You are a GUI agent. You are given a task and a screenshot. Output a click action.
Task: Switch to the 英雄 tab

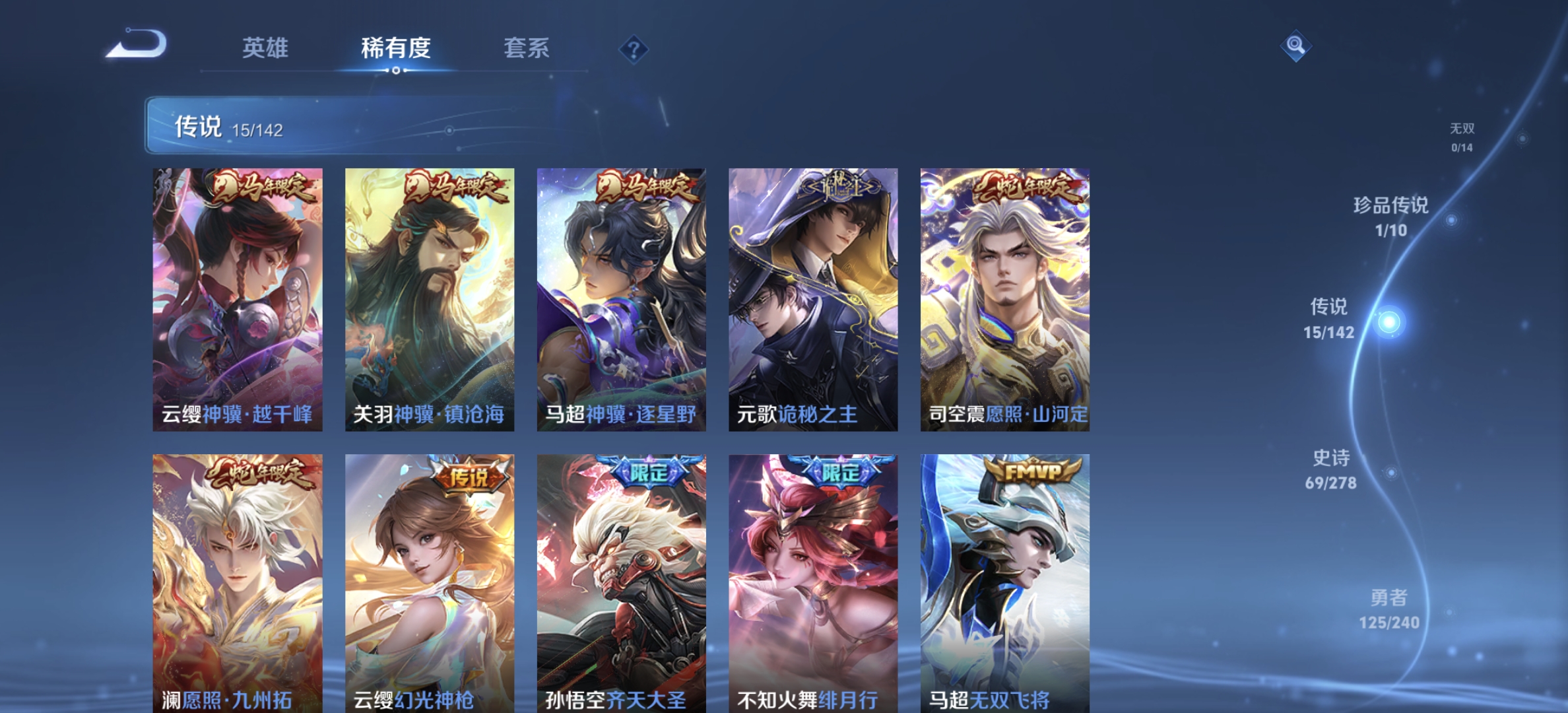coord(267,49)
